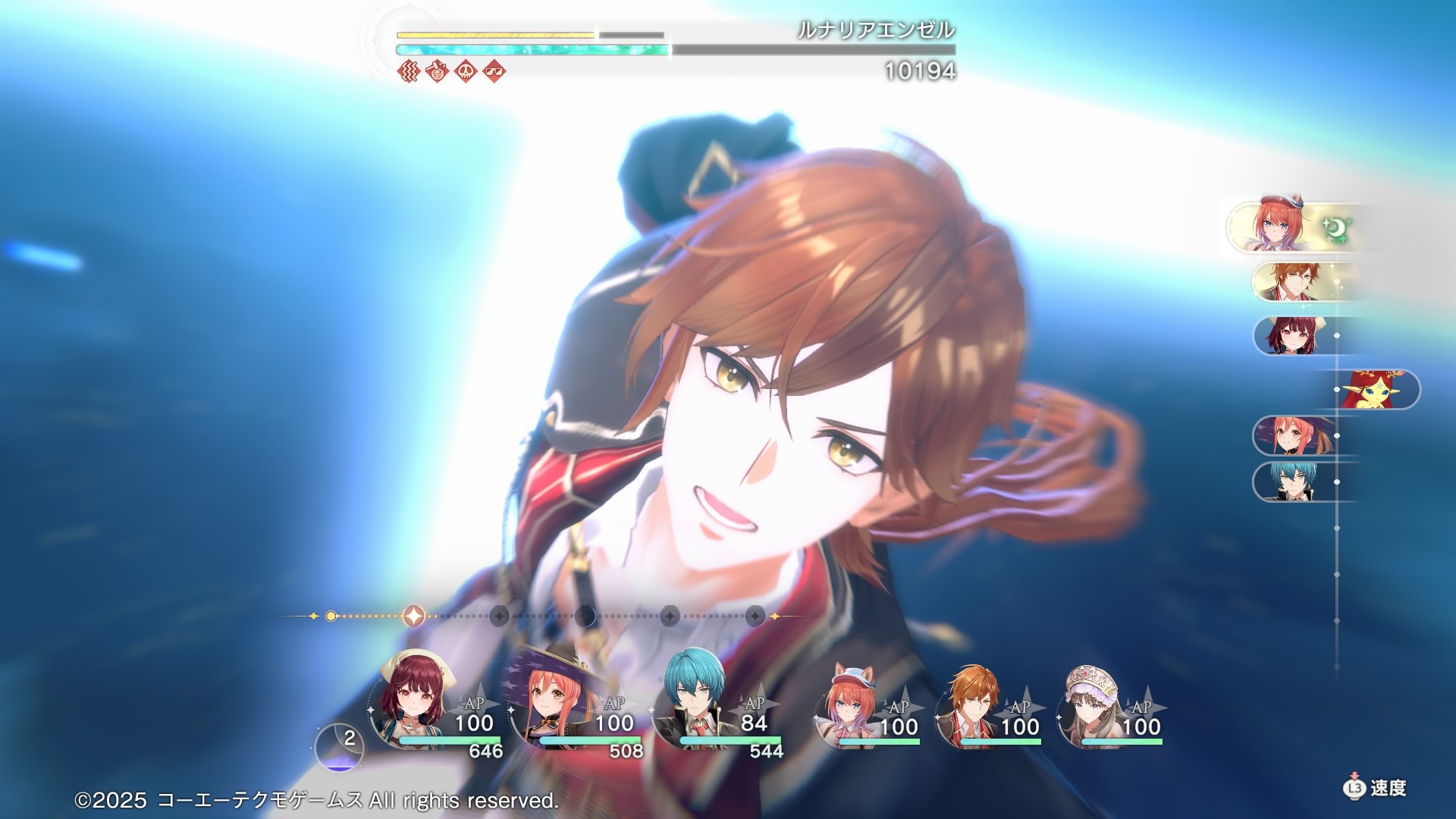The height and width of the screenshot is (819, 1456).
Task: Inspect the sunglasses debuff icon on the enemy
Action: (494, 71)
